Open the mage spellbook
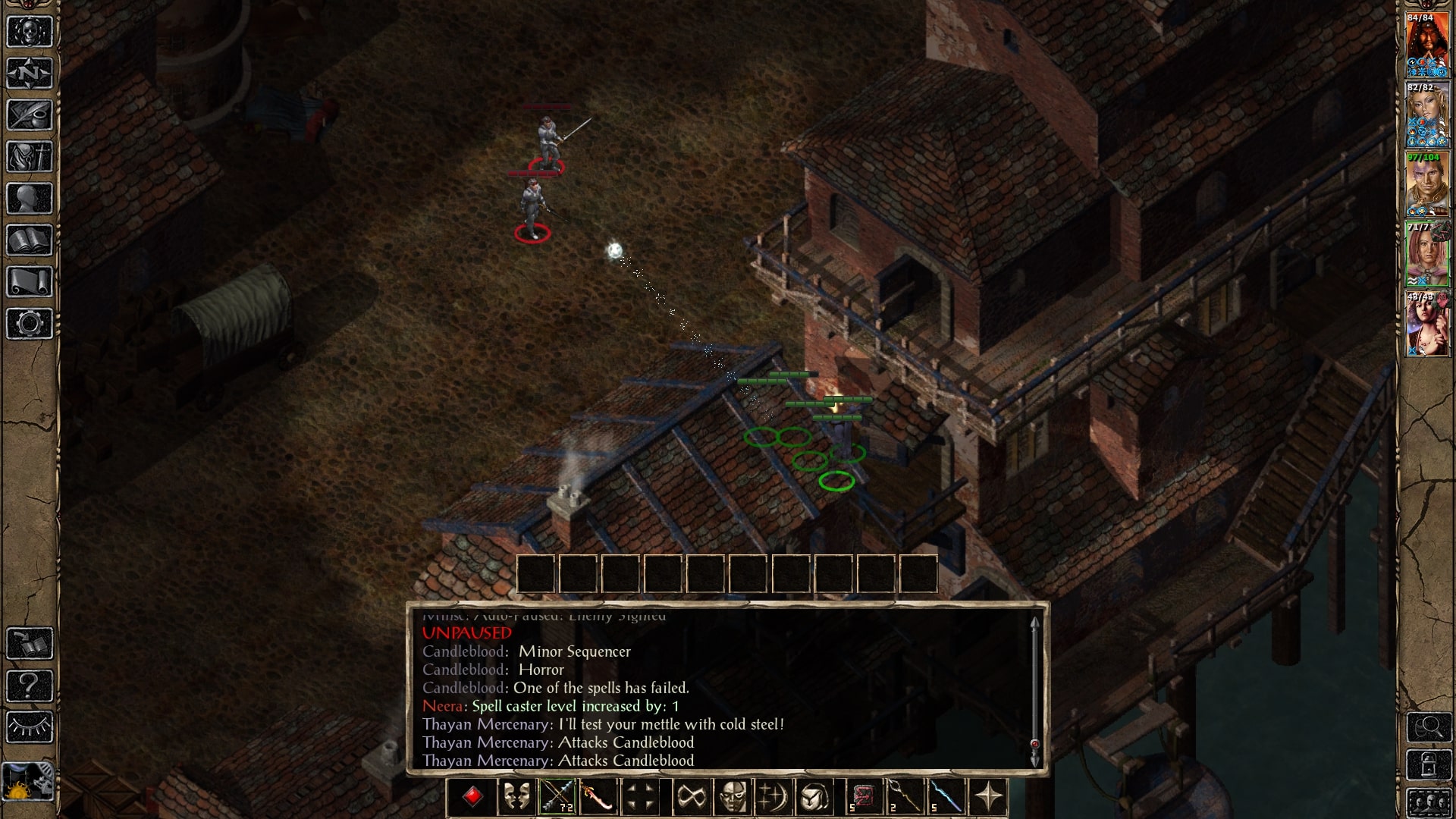The height and width of the screenshot is (819, 1456). pyautogui.click(x=30, y=240)
